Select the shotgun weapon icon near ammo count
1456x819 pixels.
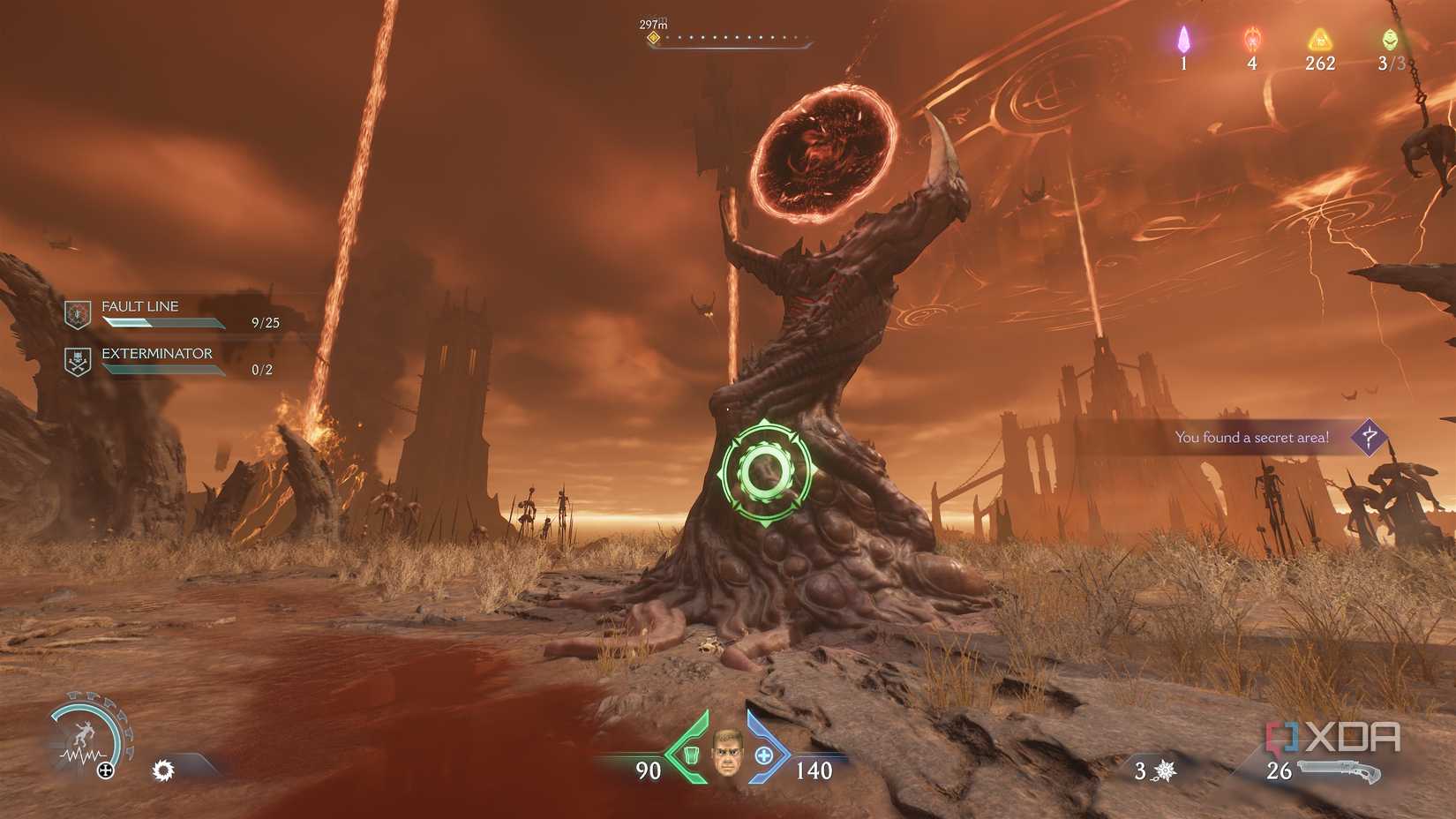1338,770
